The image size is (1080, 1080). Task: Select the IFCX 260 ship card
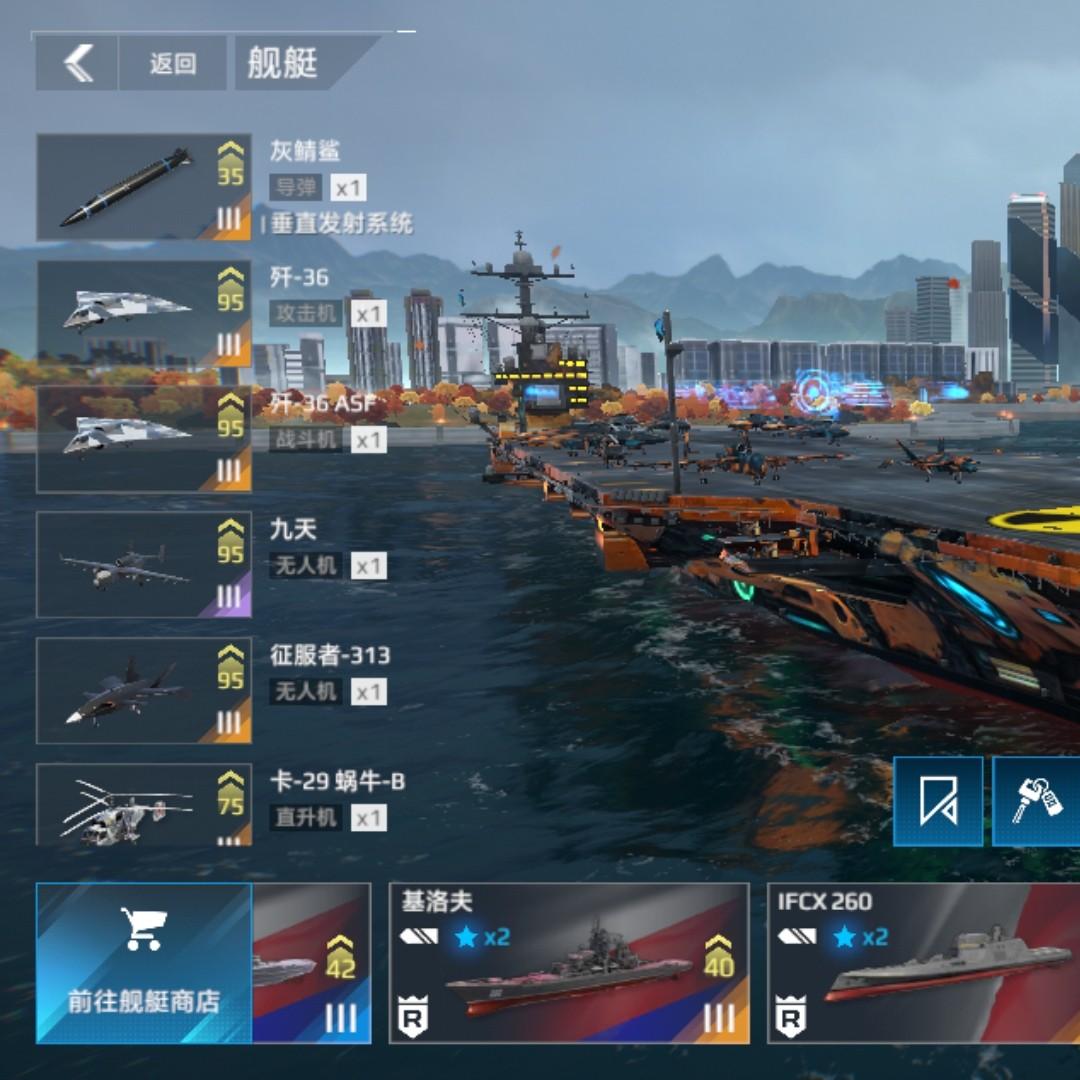tap(924, 963)
